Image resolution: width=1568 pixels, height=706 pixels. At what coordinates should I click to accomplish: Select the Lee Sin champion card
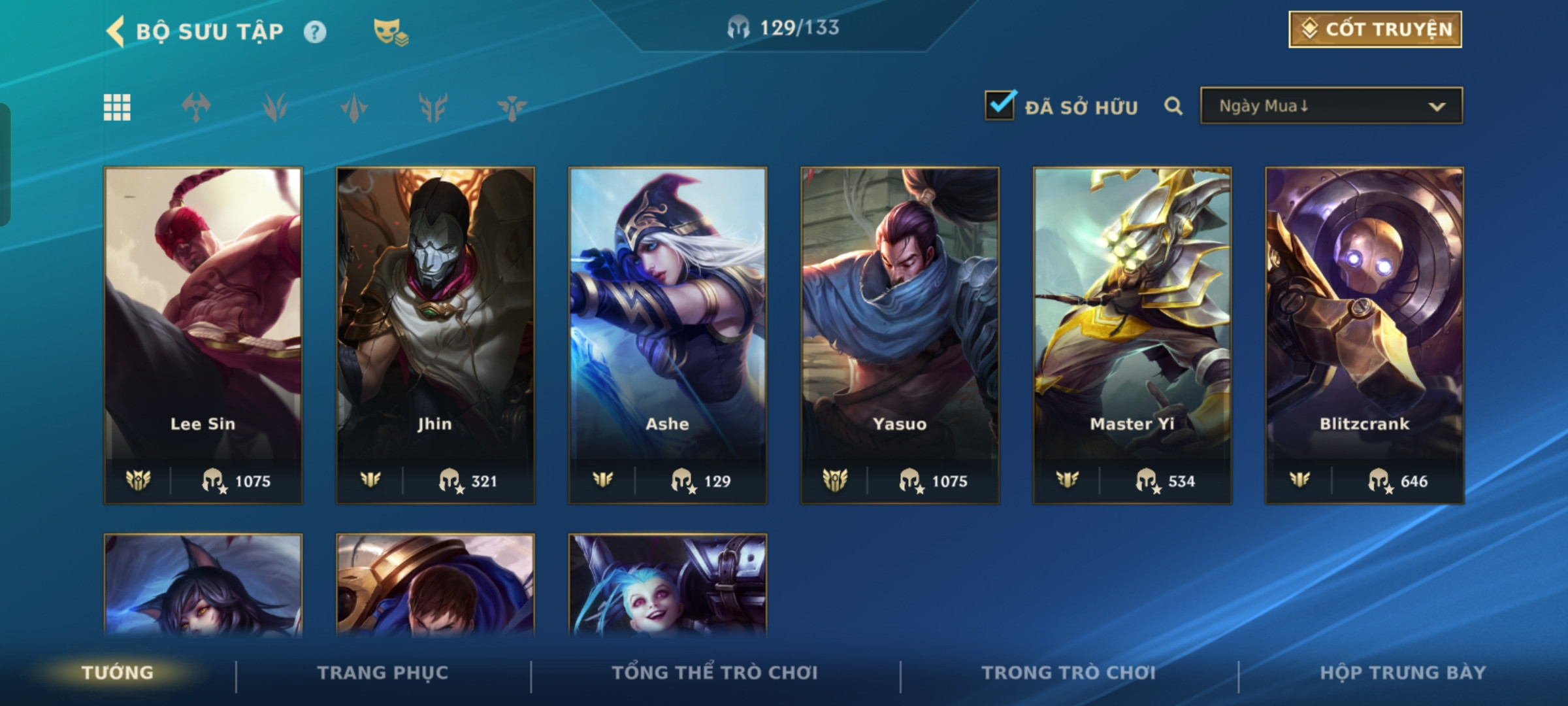203,335
